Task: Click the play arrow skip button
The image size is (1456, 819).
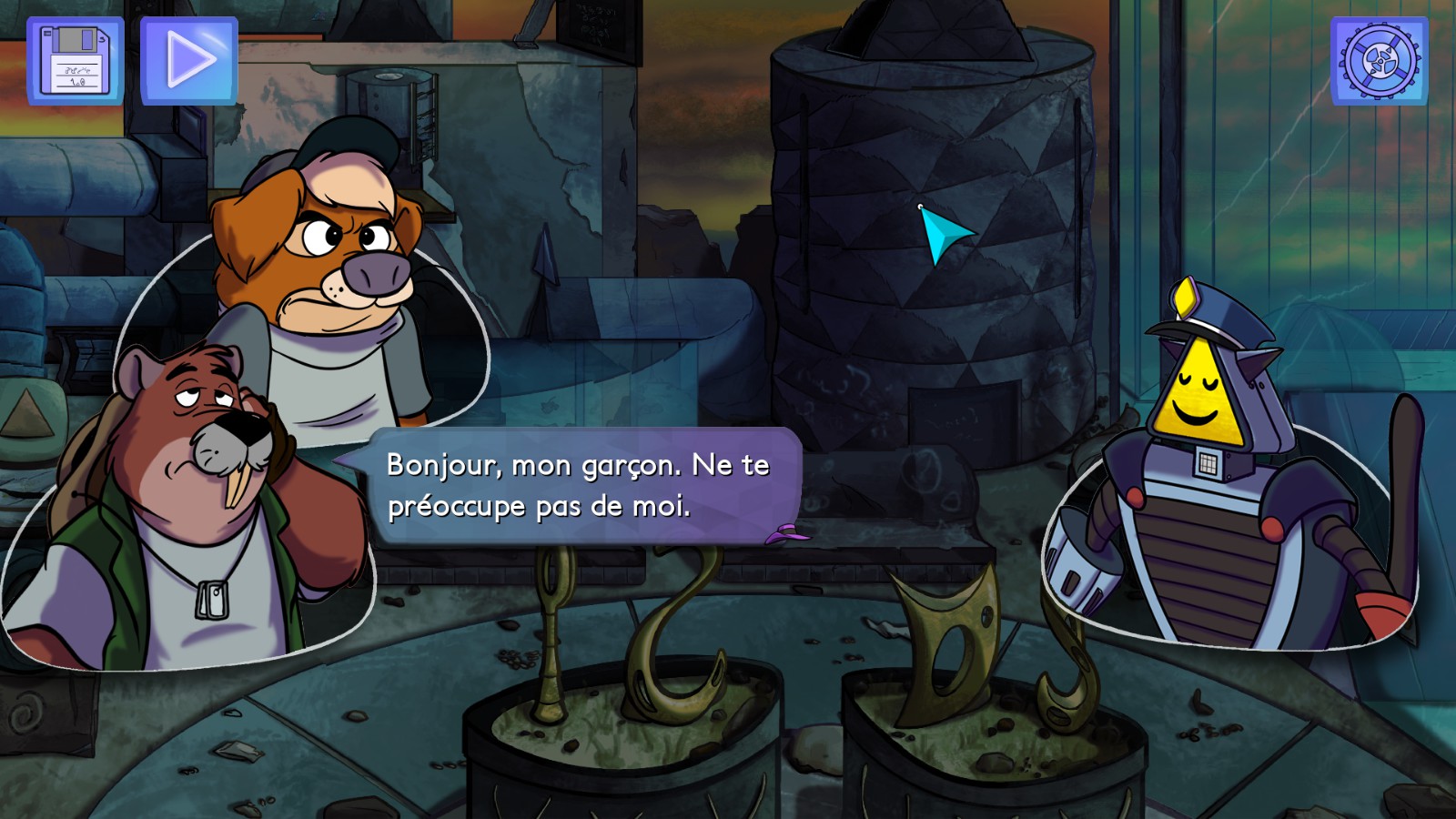Action: pyautogui.click(x=189, y=61)
